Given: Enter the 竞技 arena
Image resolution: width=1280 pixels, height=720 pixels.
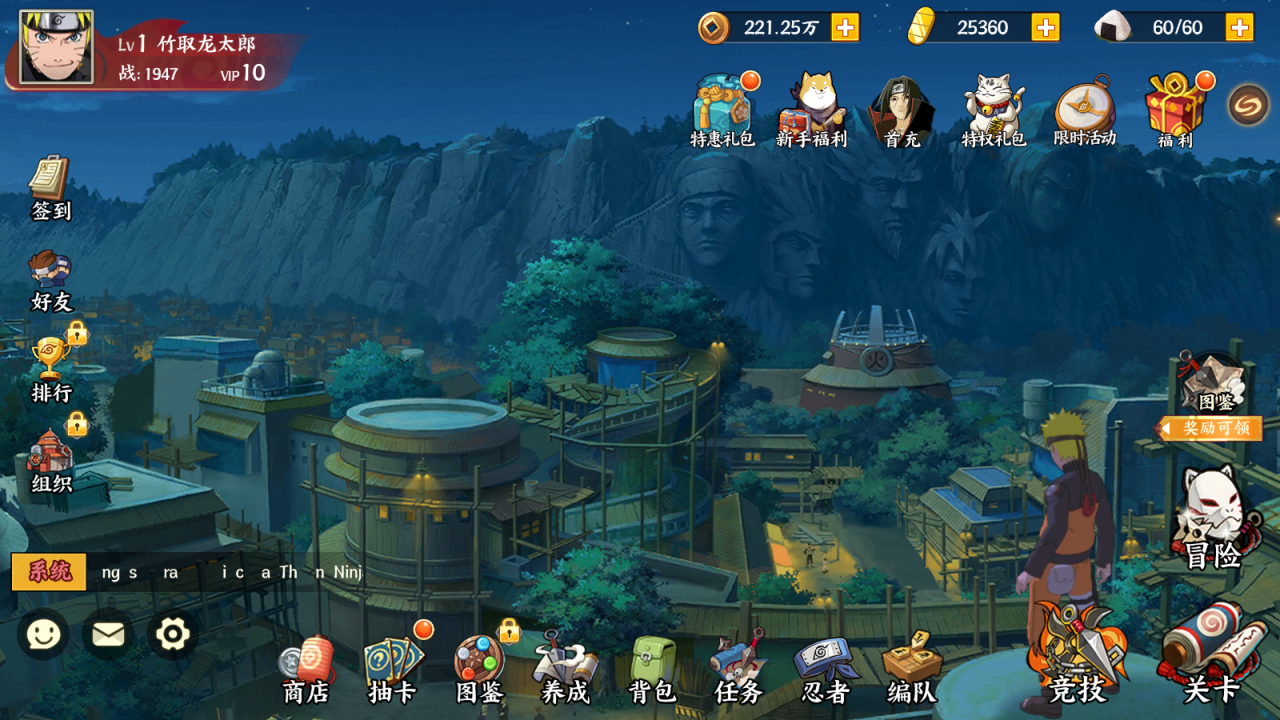Looking at the screenshot, I should 1078,655.
